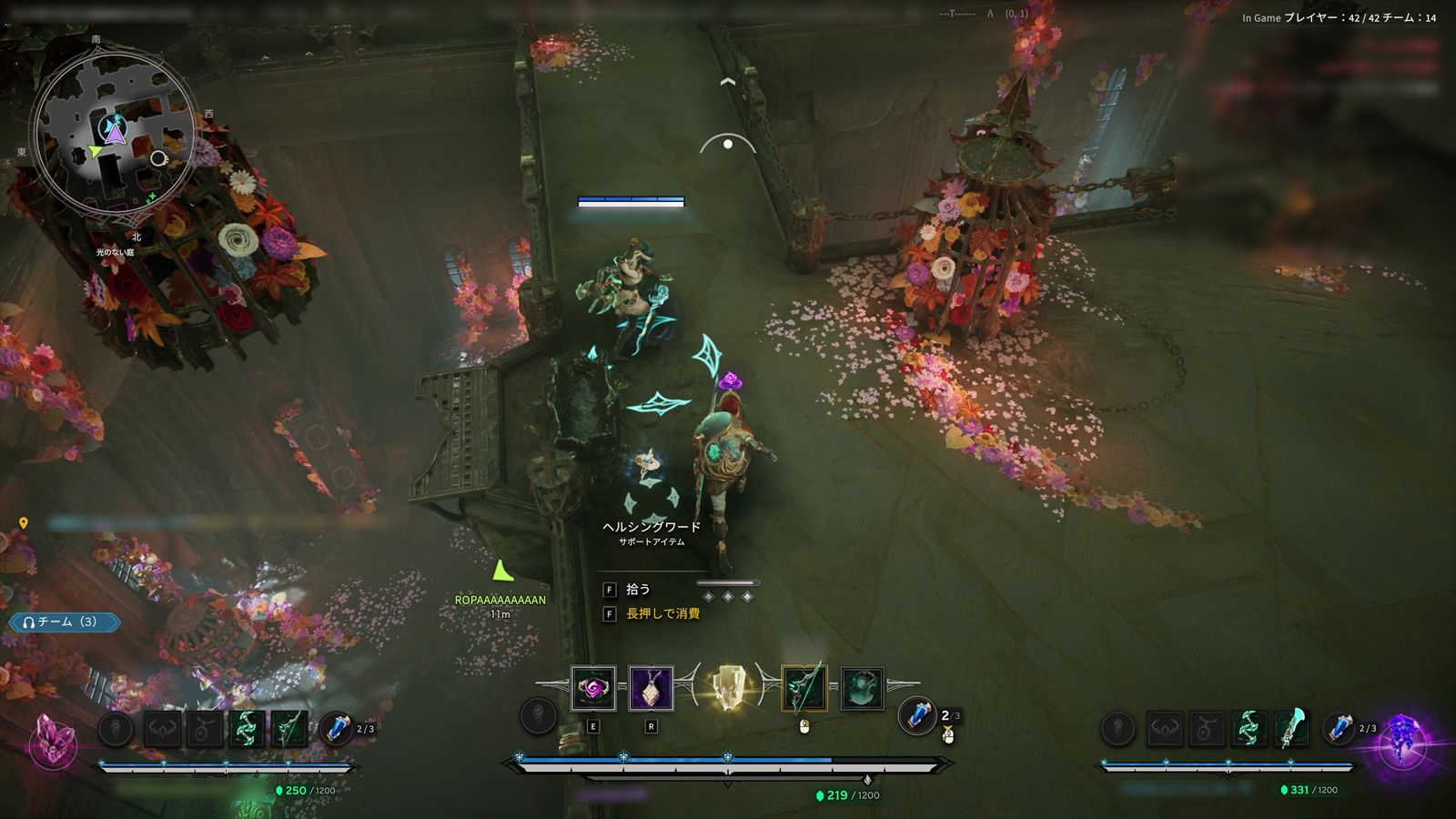Click the pink-crystal teammate's blue flask
This screenshot has height=819, width=1456.
(x=338, y=729)
